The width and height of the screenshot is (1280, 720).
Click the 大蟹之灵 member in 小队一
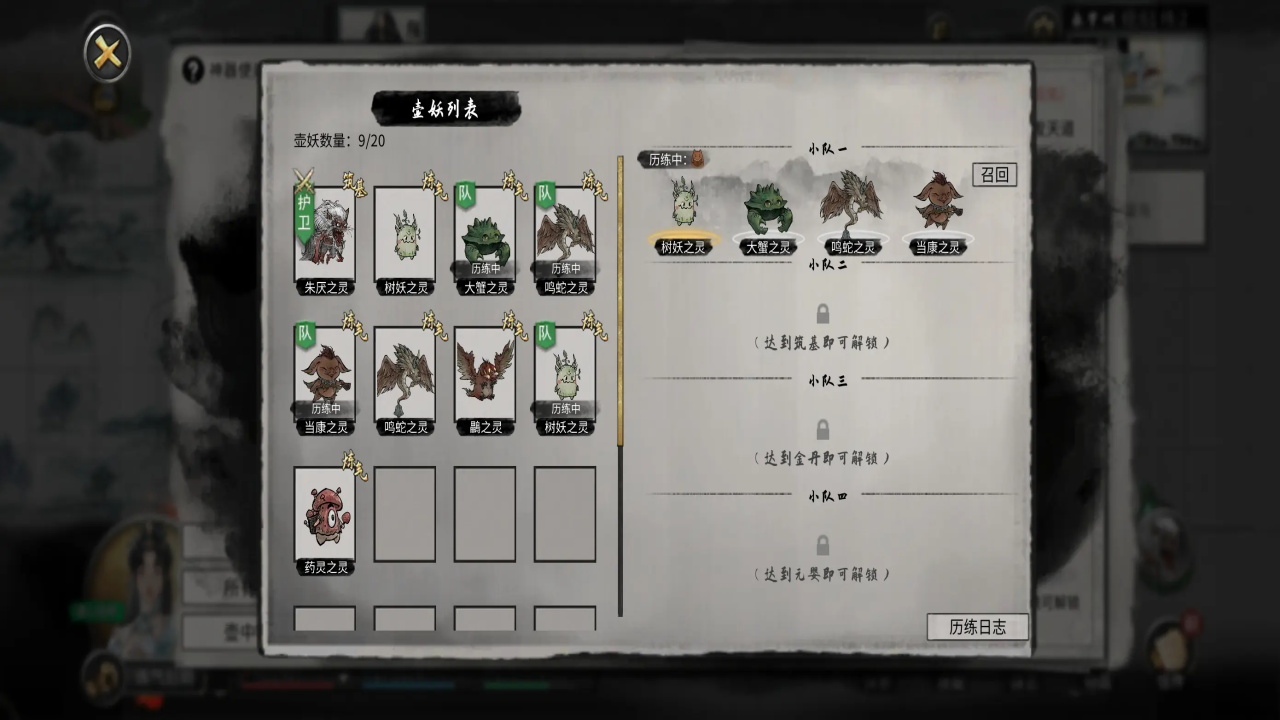tap(767, 212)
